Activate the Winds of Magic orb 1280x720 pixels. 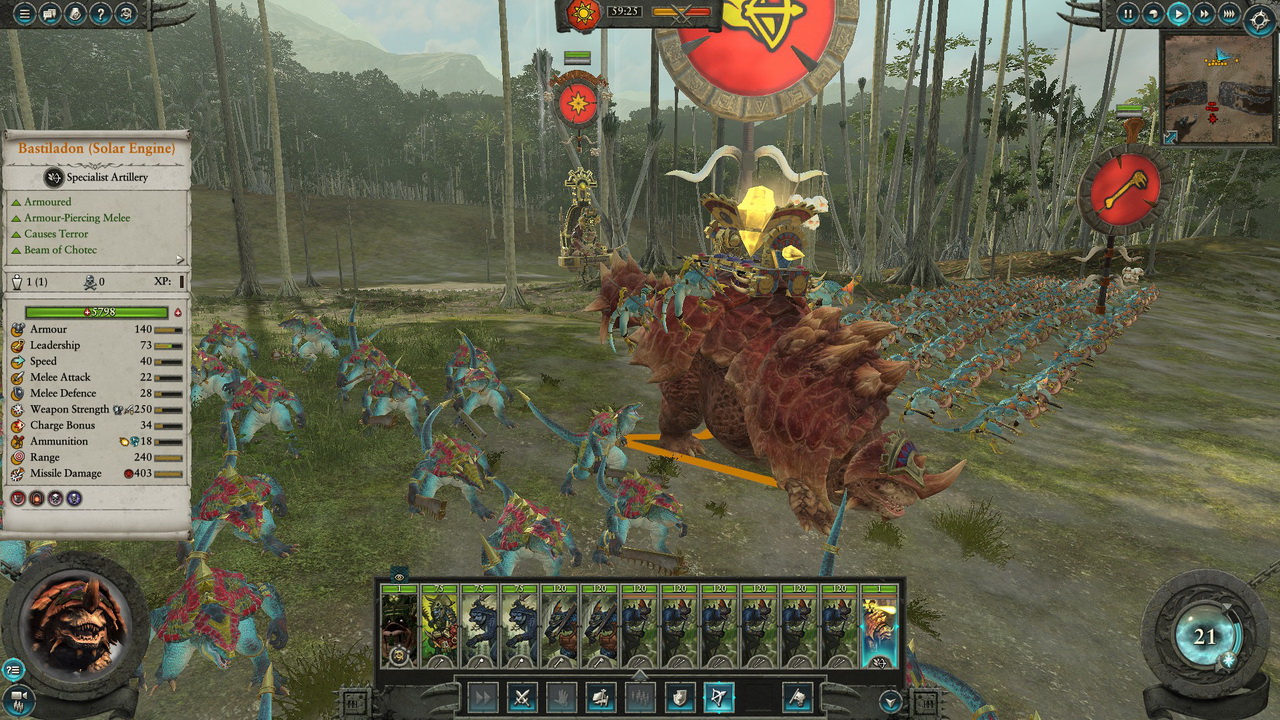[x=1204, y=637]
